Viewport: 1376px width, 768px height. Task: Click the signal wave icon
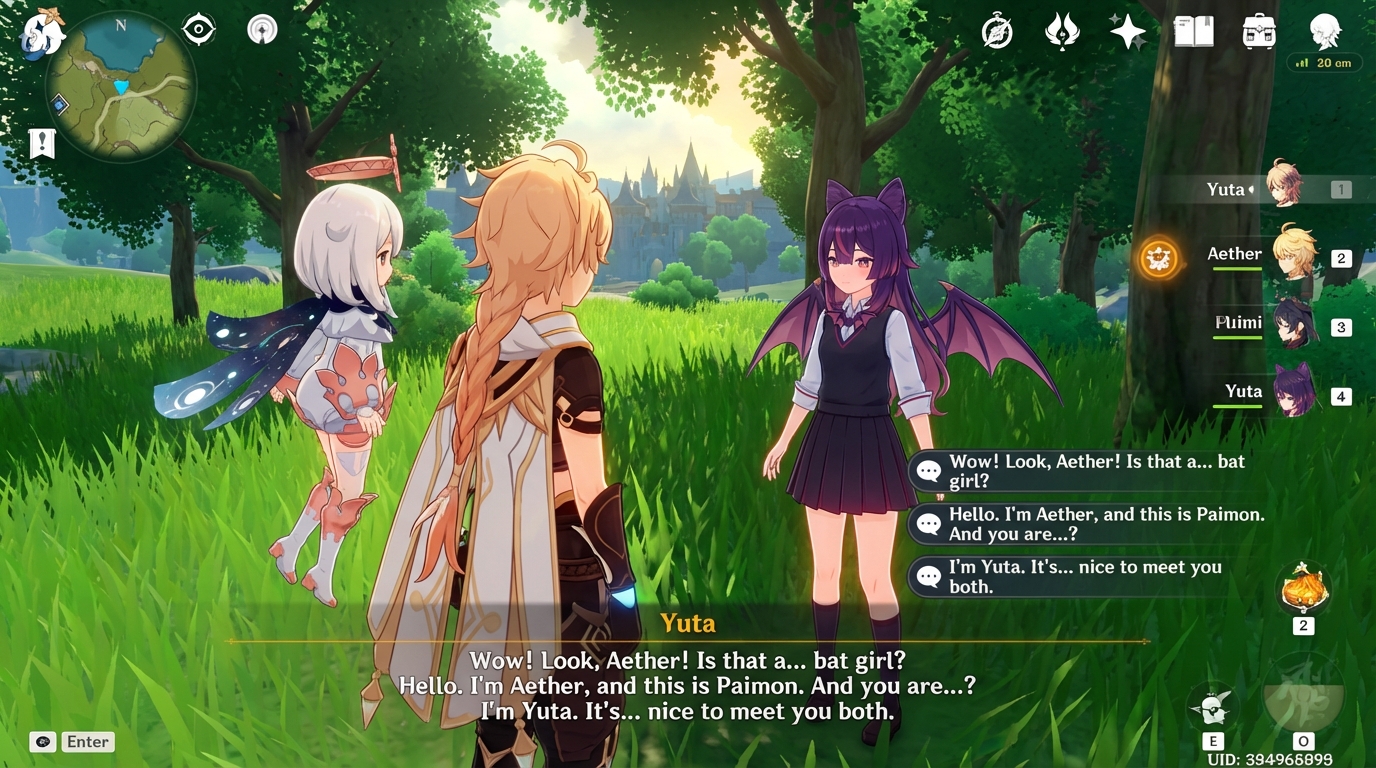(262, 30)
